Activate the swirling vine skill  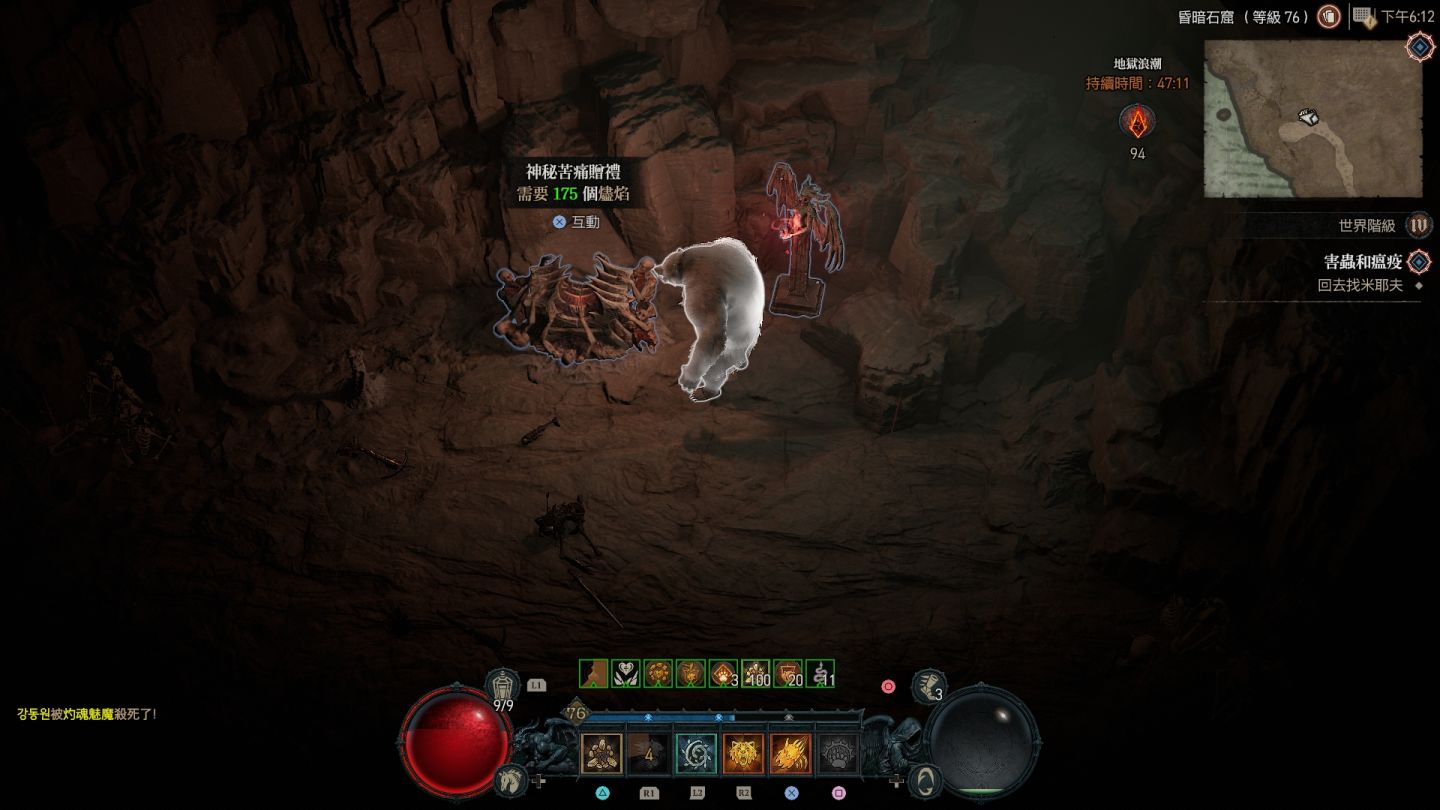pos(696,754)
